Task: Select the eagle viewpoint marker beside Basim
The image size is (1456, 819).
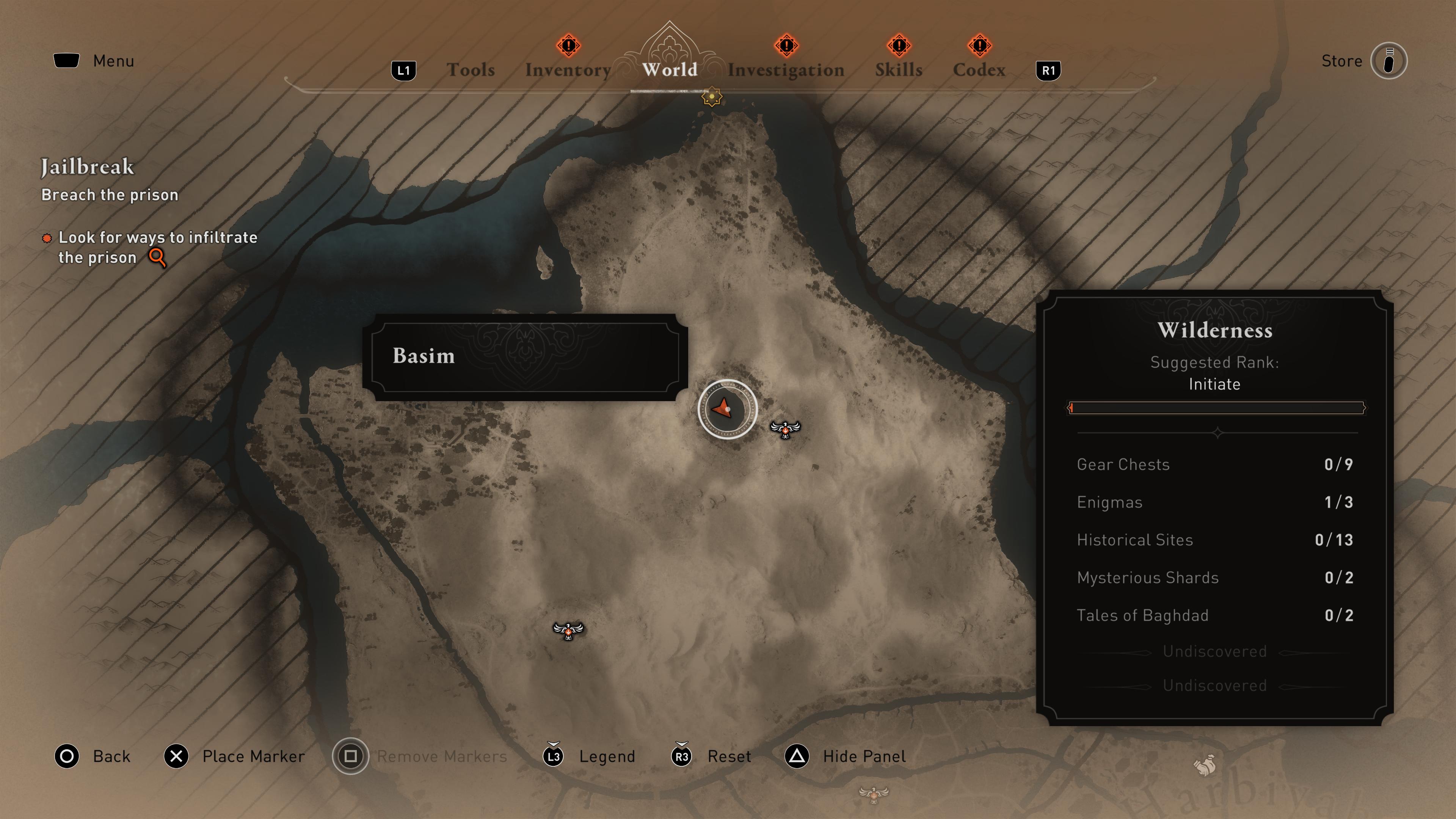Action: pos(785,430)
